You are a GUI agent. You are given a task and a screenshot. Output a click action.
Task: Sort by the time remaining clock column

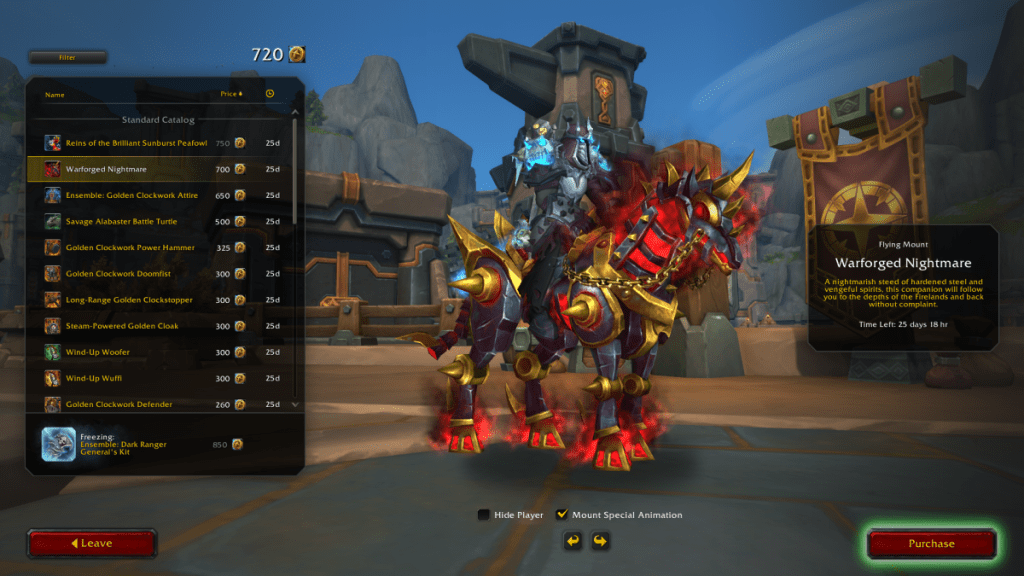270,94
